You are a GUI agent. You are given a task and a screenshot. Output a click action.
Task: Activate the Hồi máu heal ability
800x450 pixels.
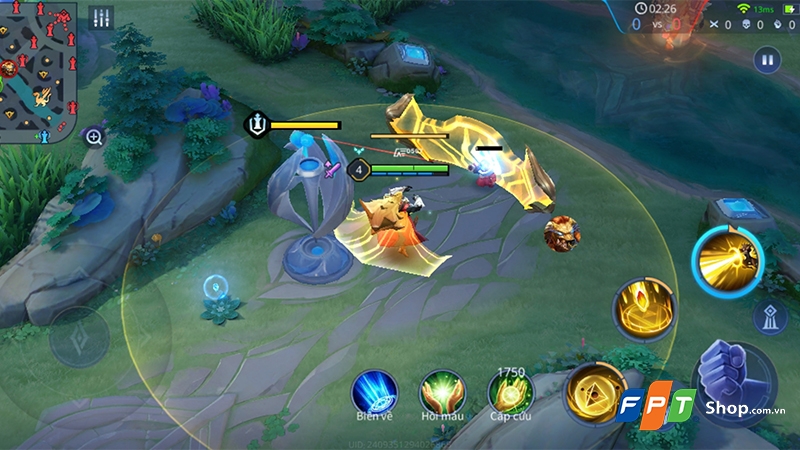tap(441, 391)
